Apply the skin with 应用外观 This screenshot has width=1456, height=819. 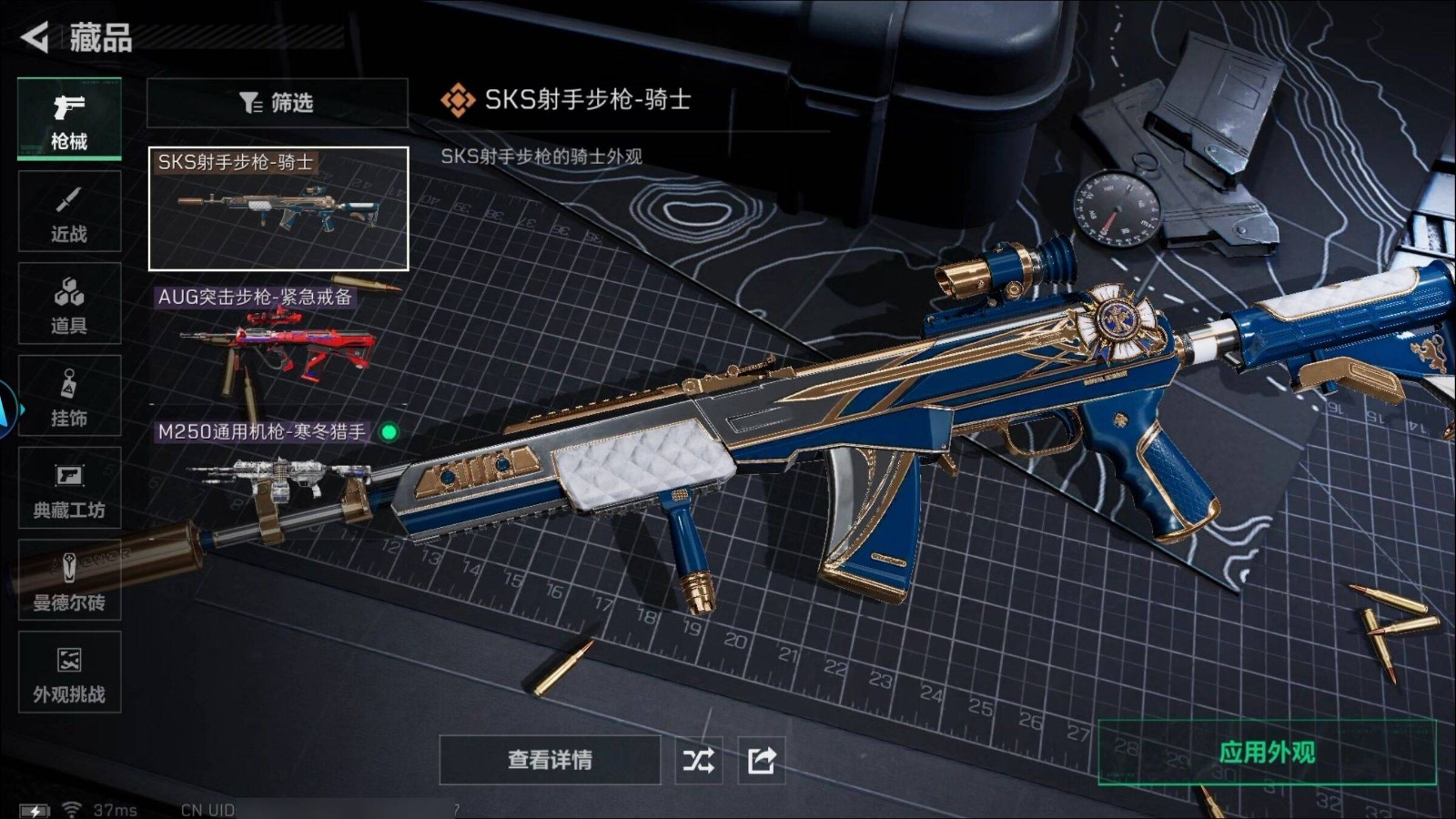1267,753
